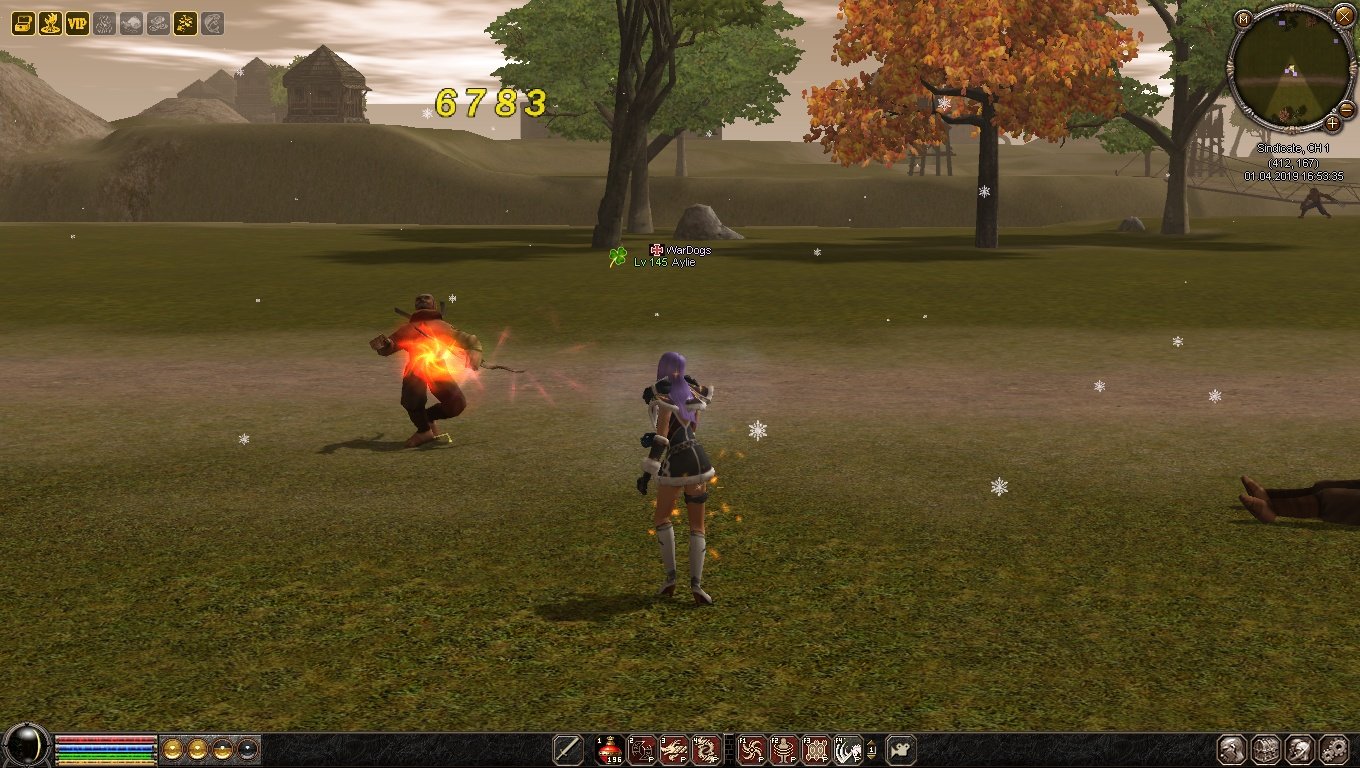This screenshot has height=768, width=1360.
Task: Zoom out the minimap with the minus button
Action: pos(1346,108)
